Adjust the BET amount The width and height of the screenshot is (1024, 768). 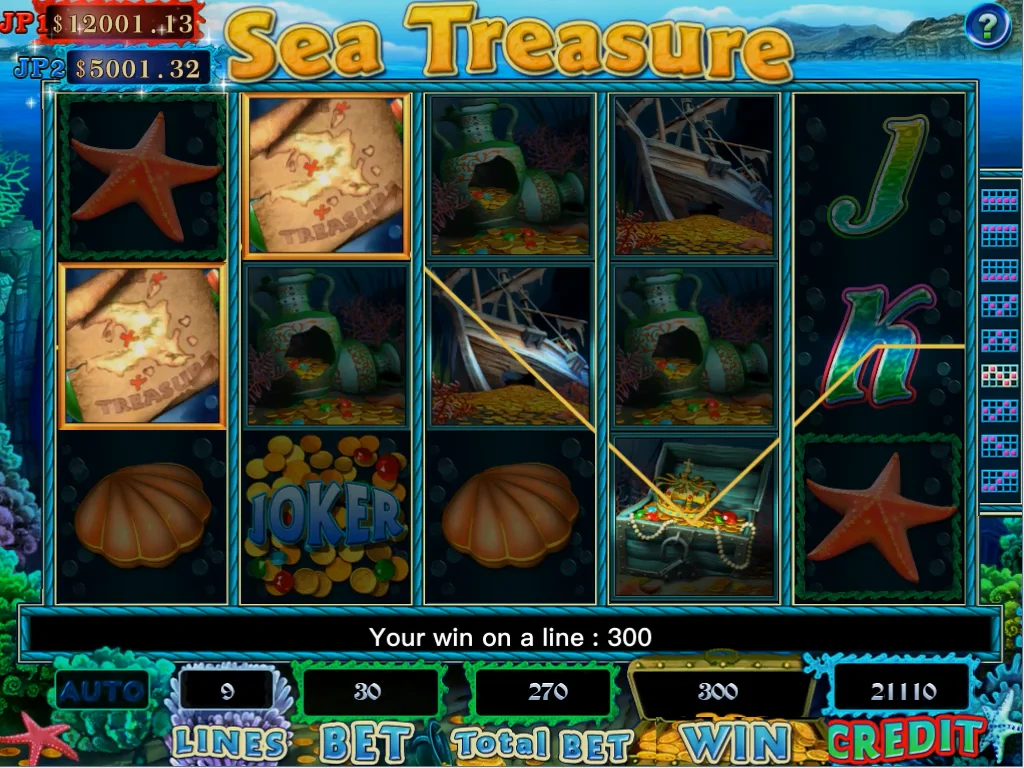click(368, 692)
